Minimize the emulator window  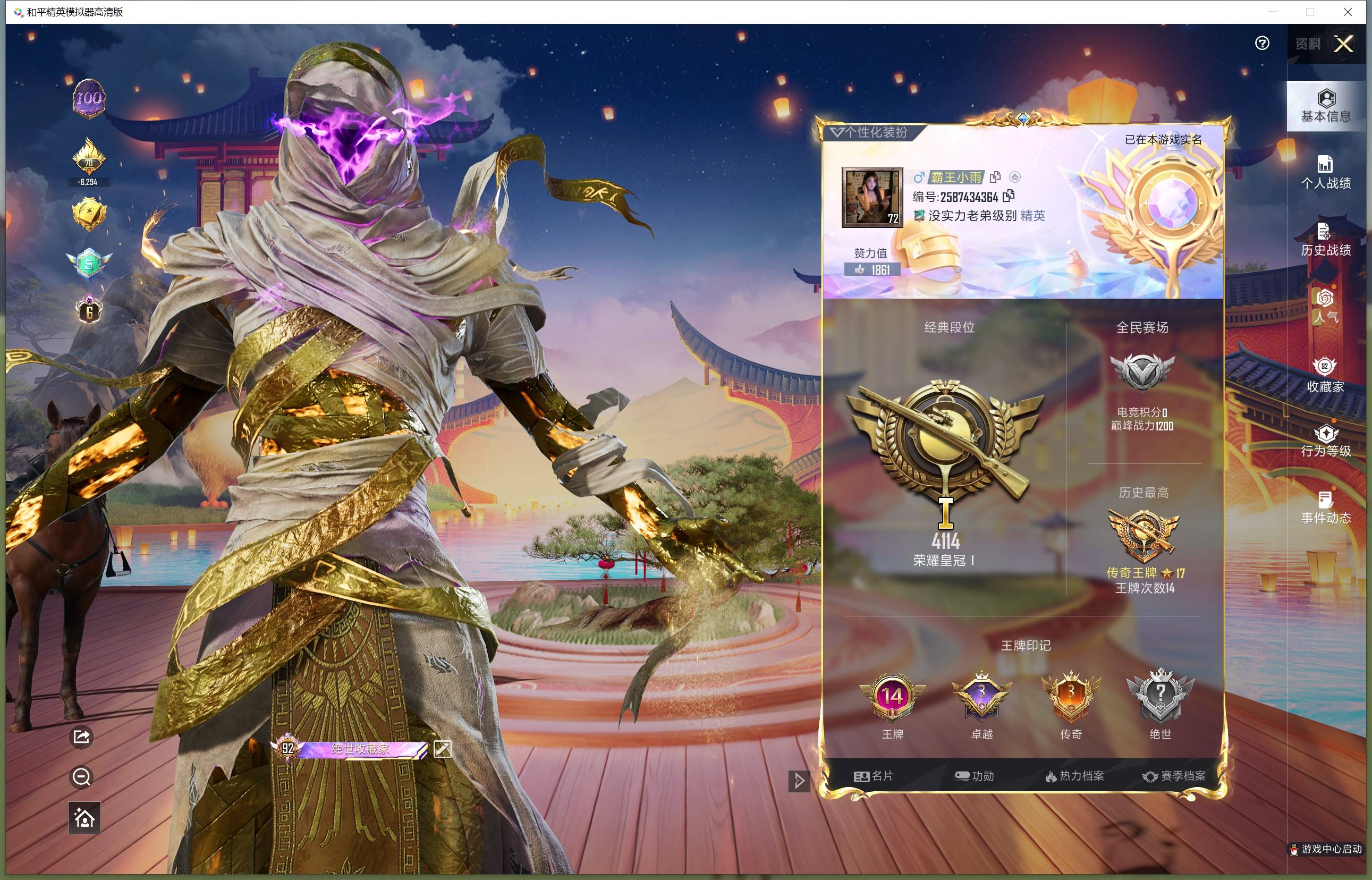(1273, 12)
